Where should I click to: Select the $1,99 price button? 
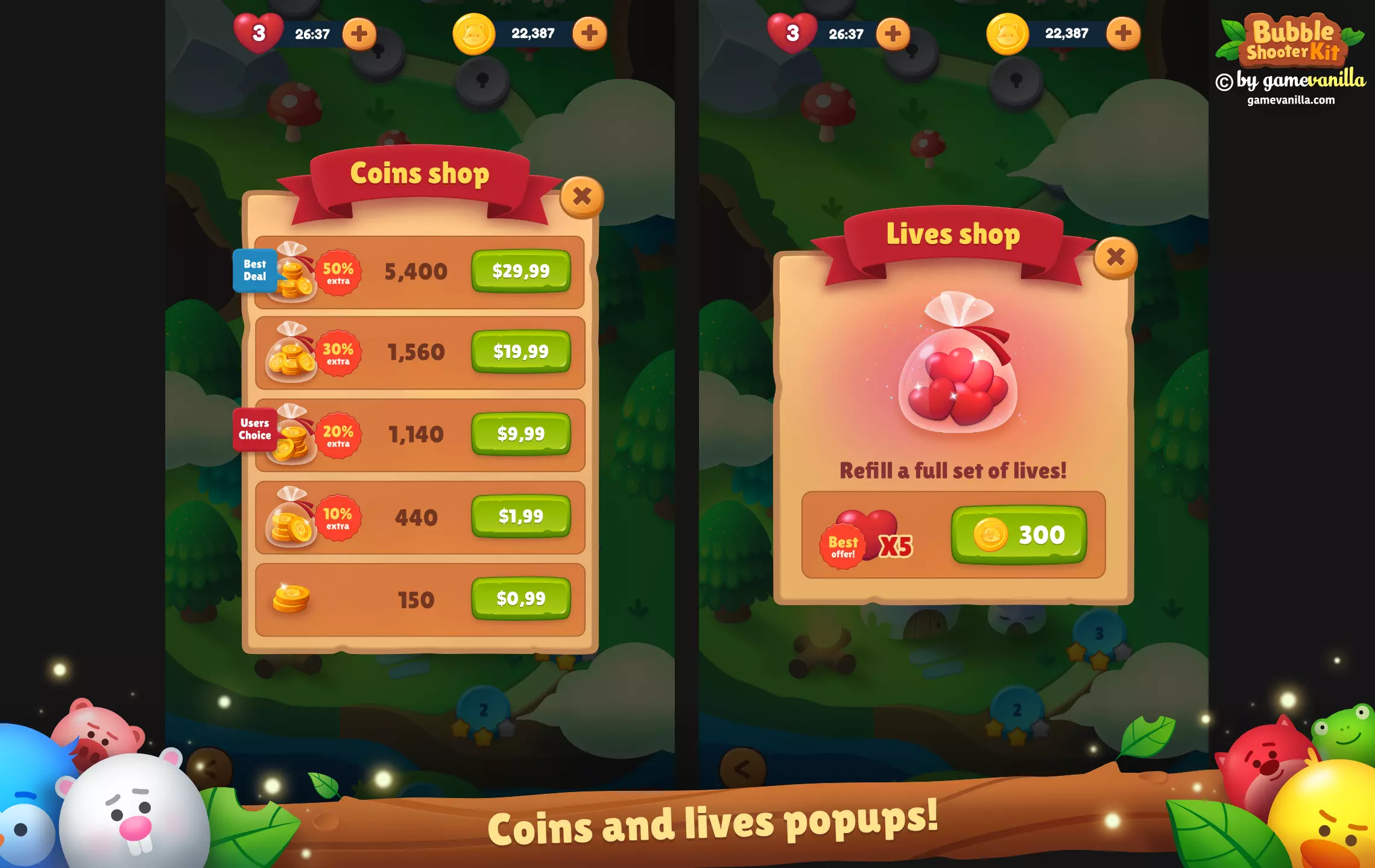pyautogui.click(x=520, y=516)
